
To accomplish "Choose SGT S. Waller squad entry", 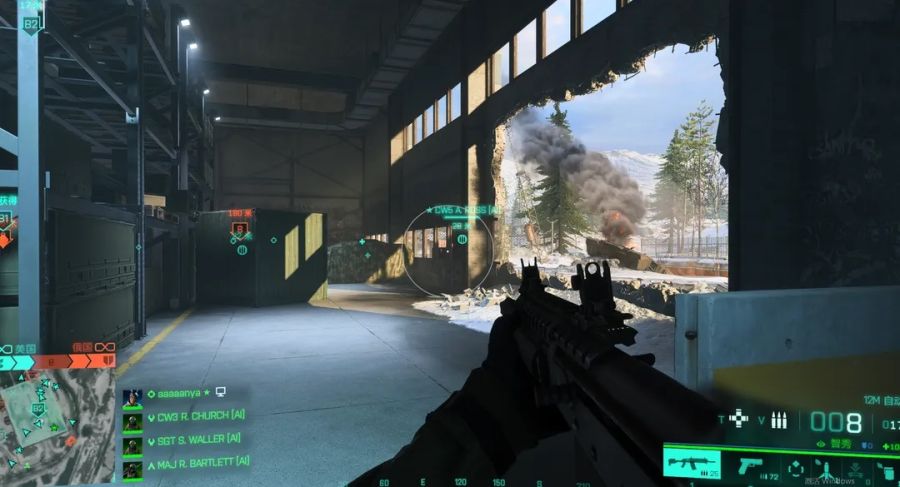I will (193, 439).
